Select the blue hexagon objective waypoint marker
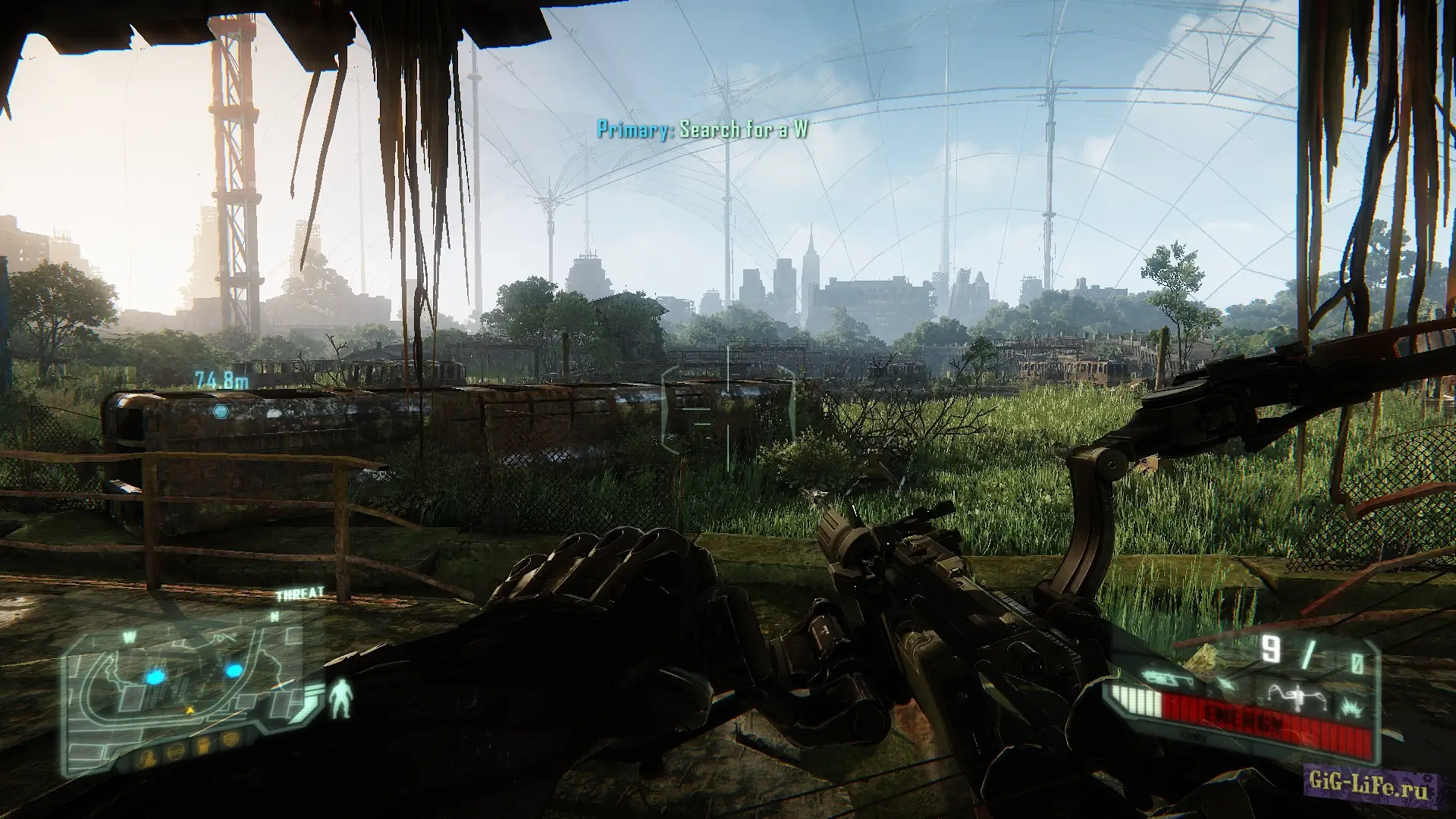The height and width of the screenshot is (819, 1456). pyautogui.click(x=221, y=412)
